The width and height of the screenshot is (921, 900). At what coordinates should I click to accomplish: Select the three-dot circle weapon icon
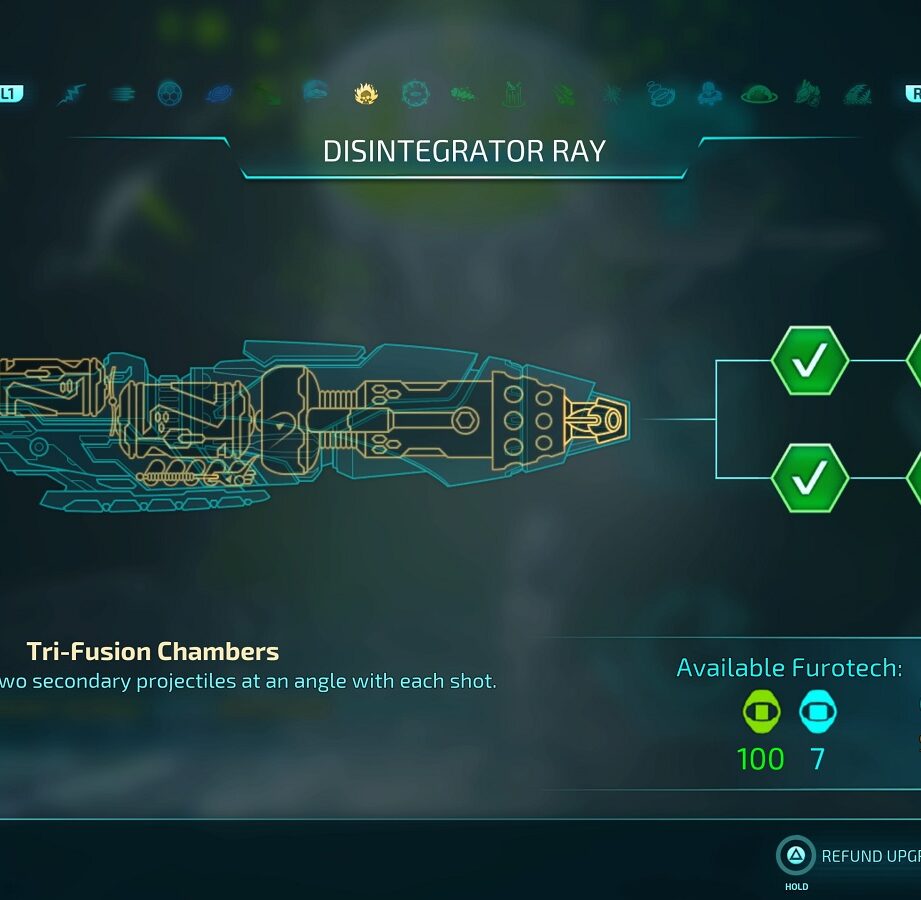pos(170,94)
